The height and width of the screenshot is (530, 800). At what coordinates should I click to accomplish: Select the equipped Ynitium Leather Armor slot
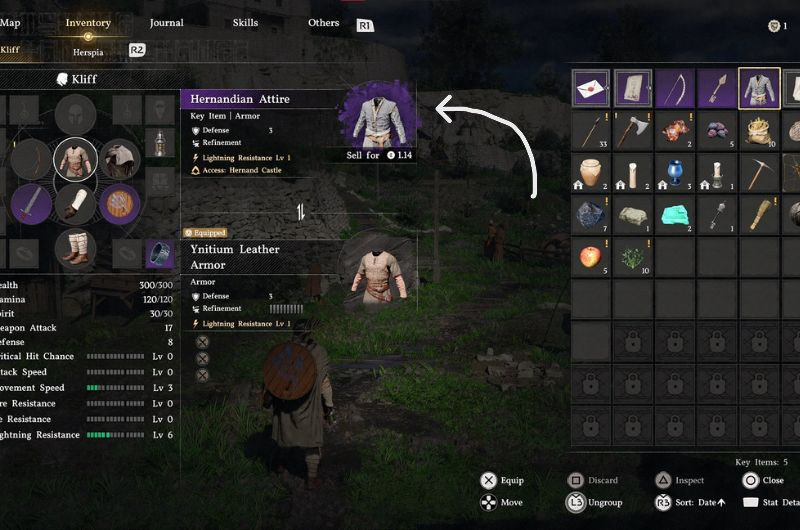coord(75,158)
